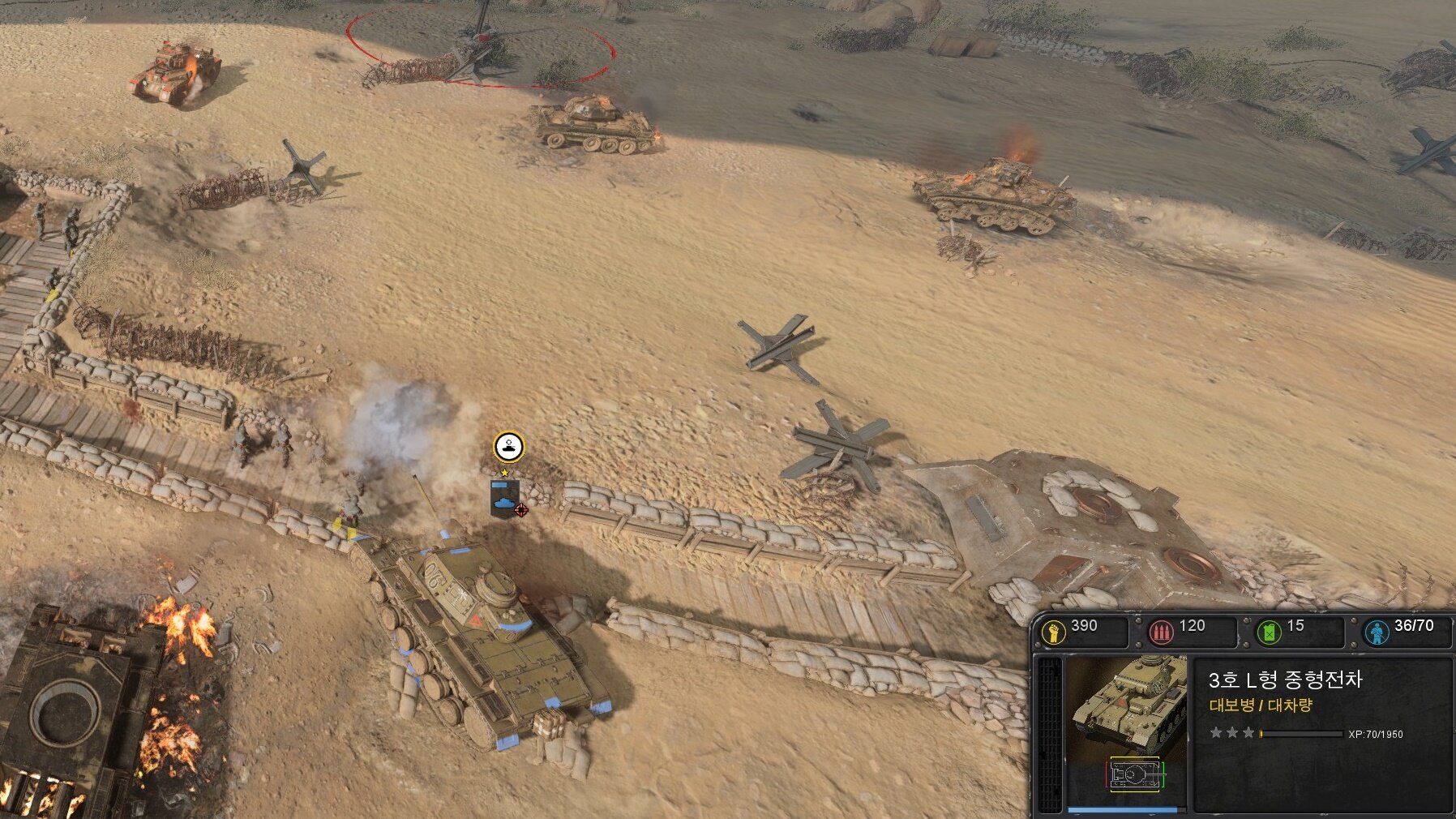1456x819 pixels.
Task: Select the blue tank unit shield marker
Action: 504,498
